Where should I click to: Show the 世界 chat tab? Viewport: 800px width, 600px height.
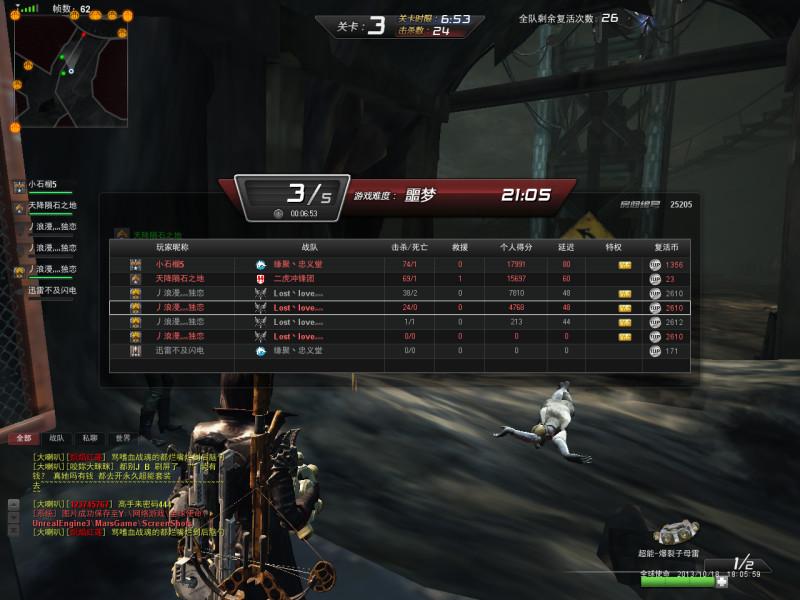(122, 438)
